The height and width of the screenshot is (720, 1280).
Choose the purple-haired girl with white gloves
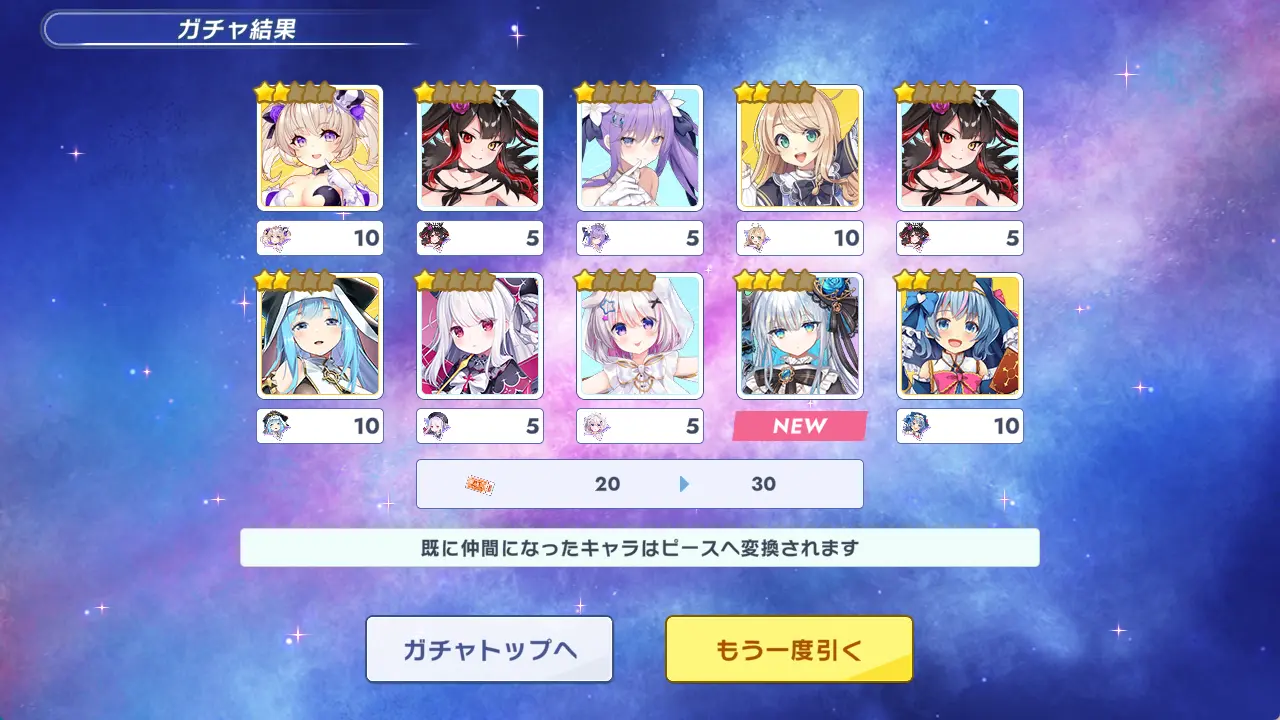pos(640,148)
